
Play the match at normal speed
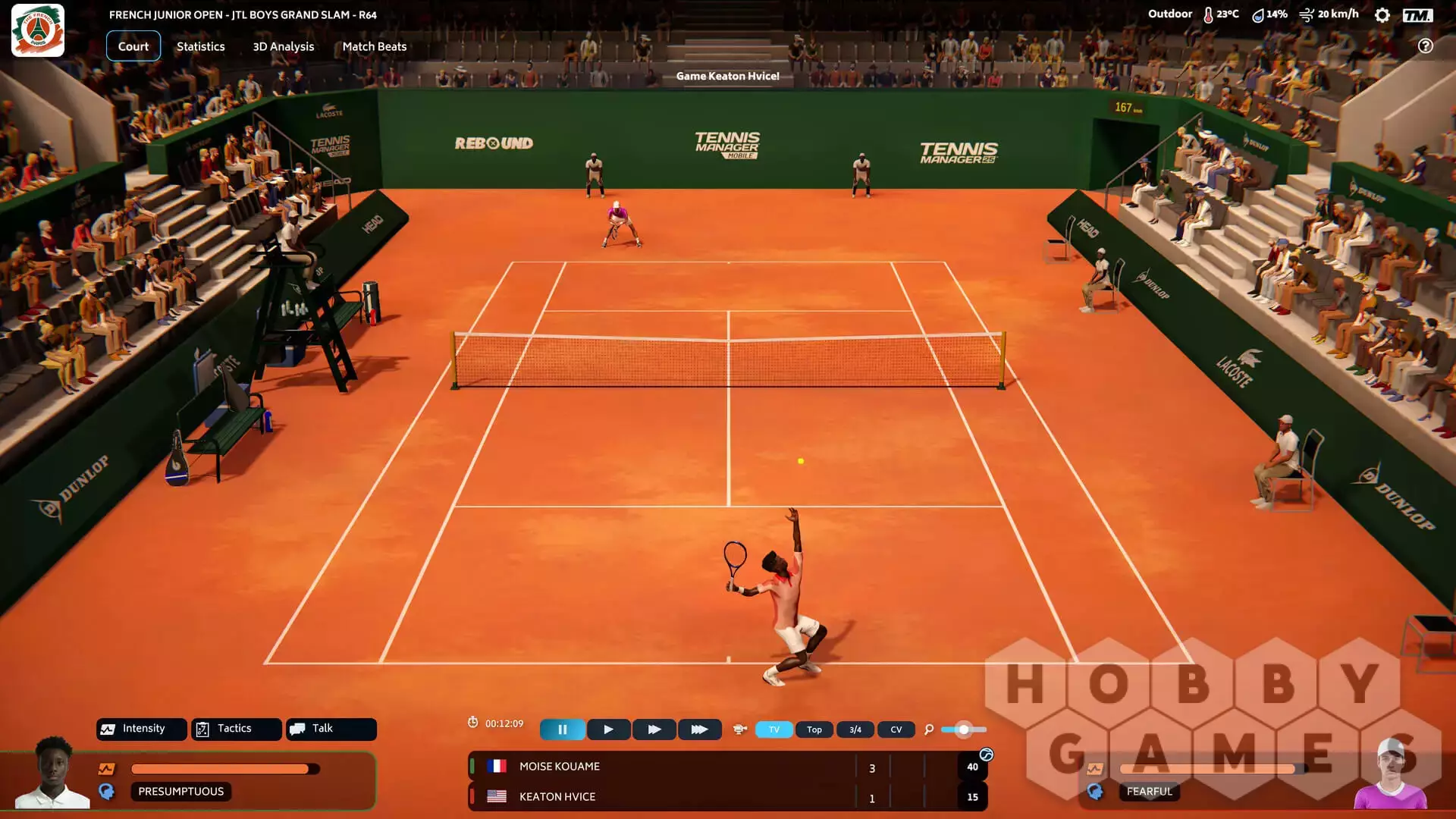(608, 730)
